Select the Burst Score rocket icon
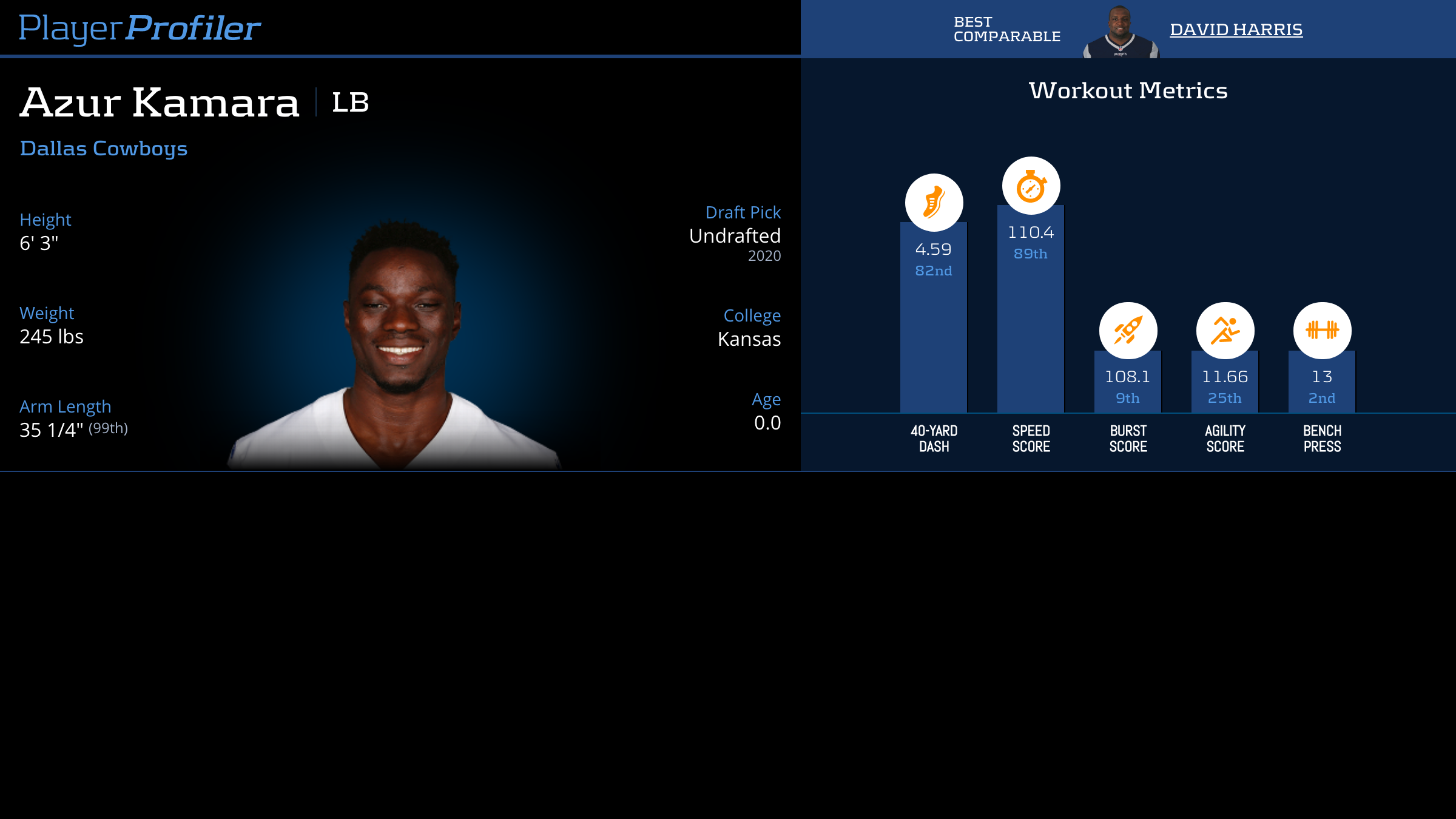 pos(1128,331)
